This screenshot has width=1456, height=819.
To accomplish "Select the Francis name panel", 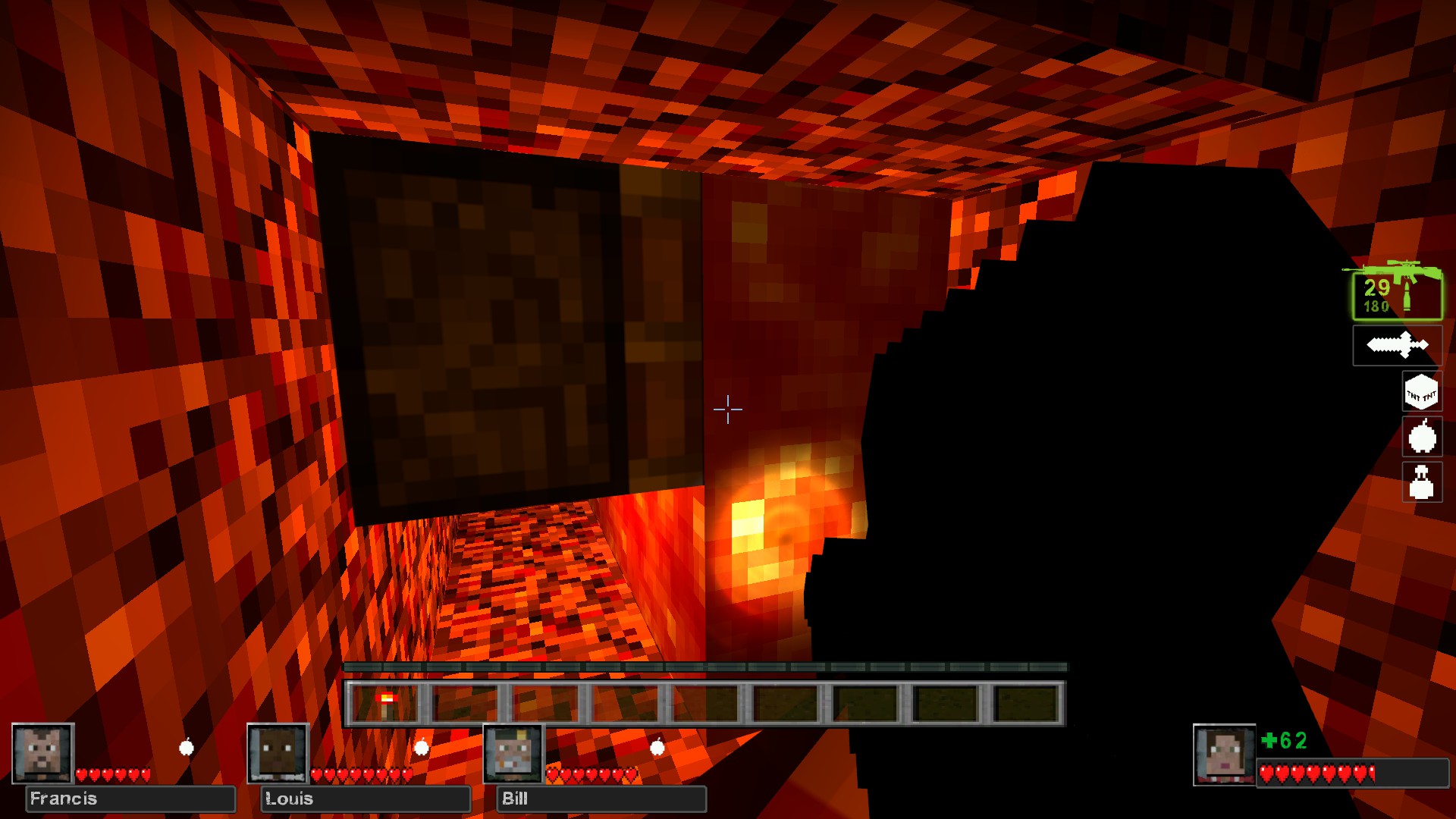I will pos(130,799).
